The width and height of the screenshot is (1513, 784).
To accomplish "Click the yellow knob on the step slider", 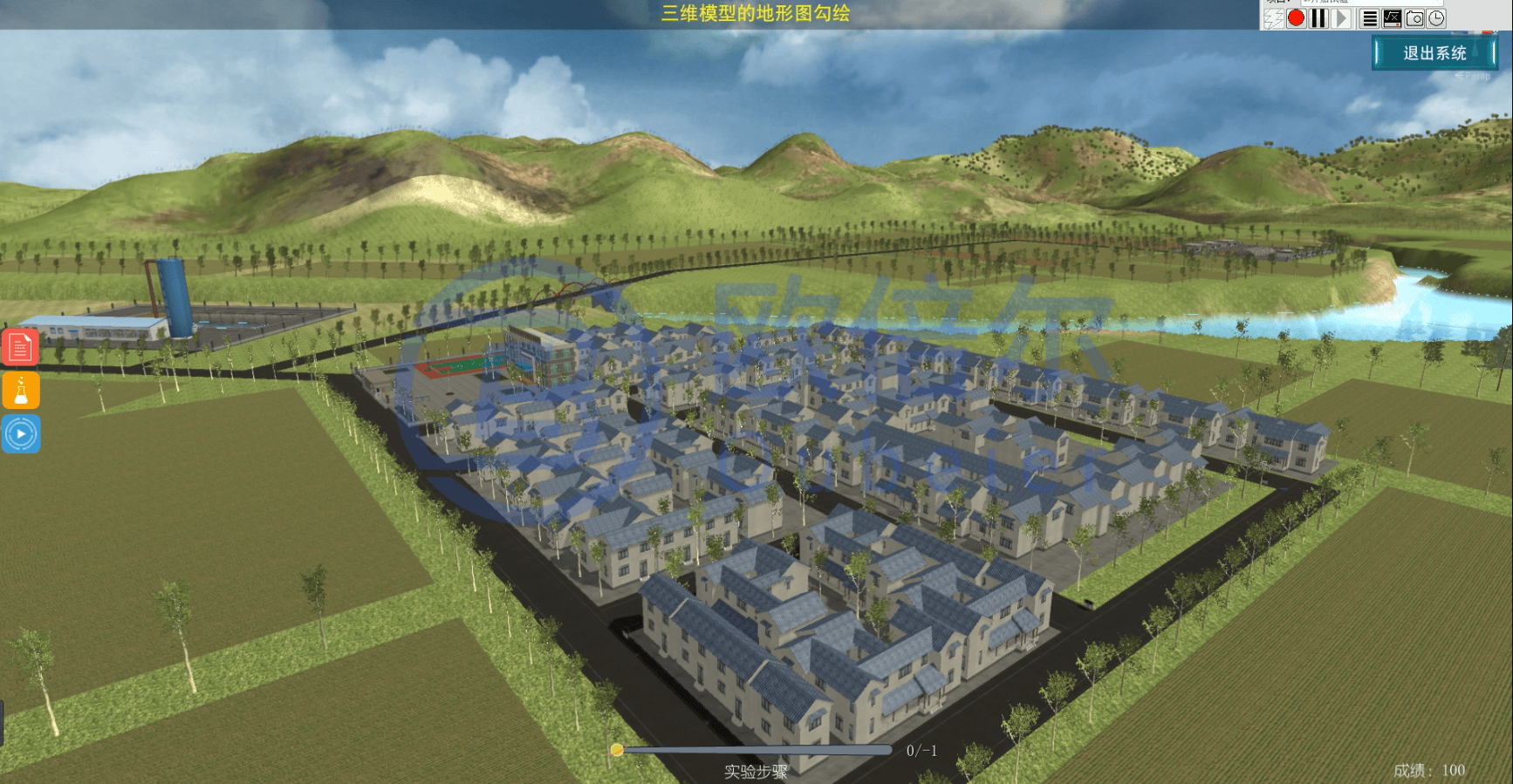I will pyautogui.click(x=617, y=750).
